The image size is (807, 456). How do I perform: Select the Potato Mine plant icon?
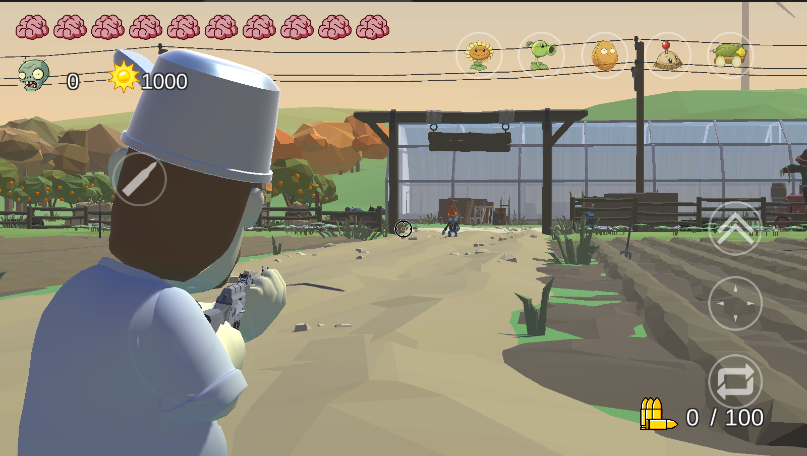pos(667,54)
